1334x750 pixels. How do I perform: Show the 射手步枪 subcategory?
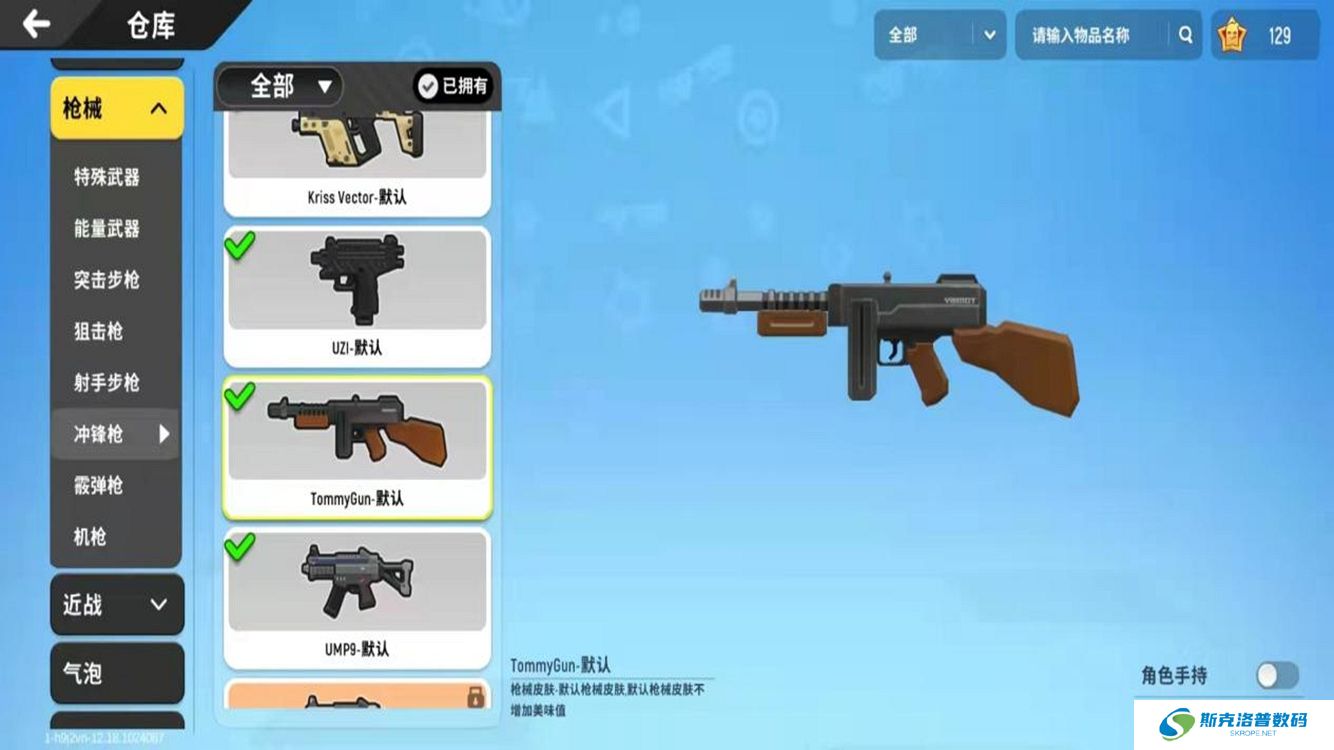pyautogui.click(x=107, y=382)
